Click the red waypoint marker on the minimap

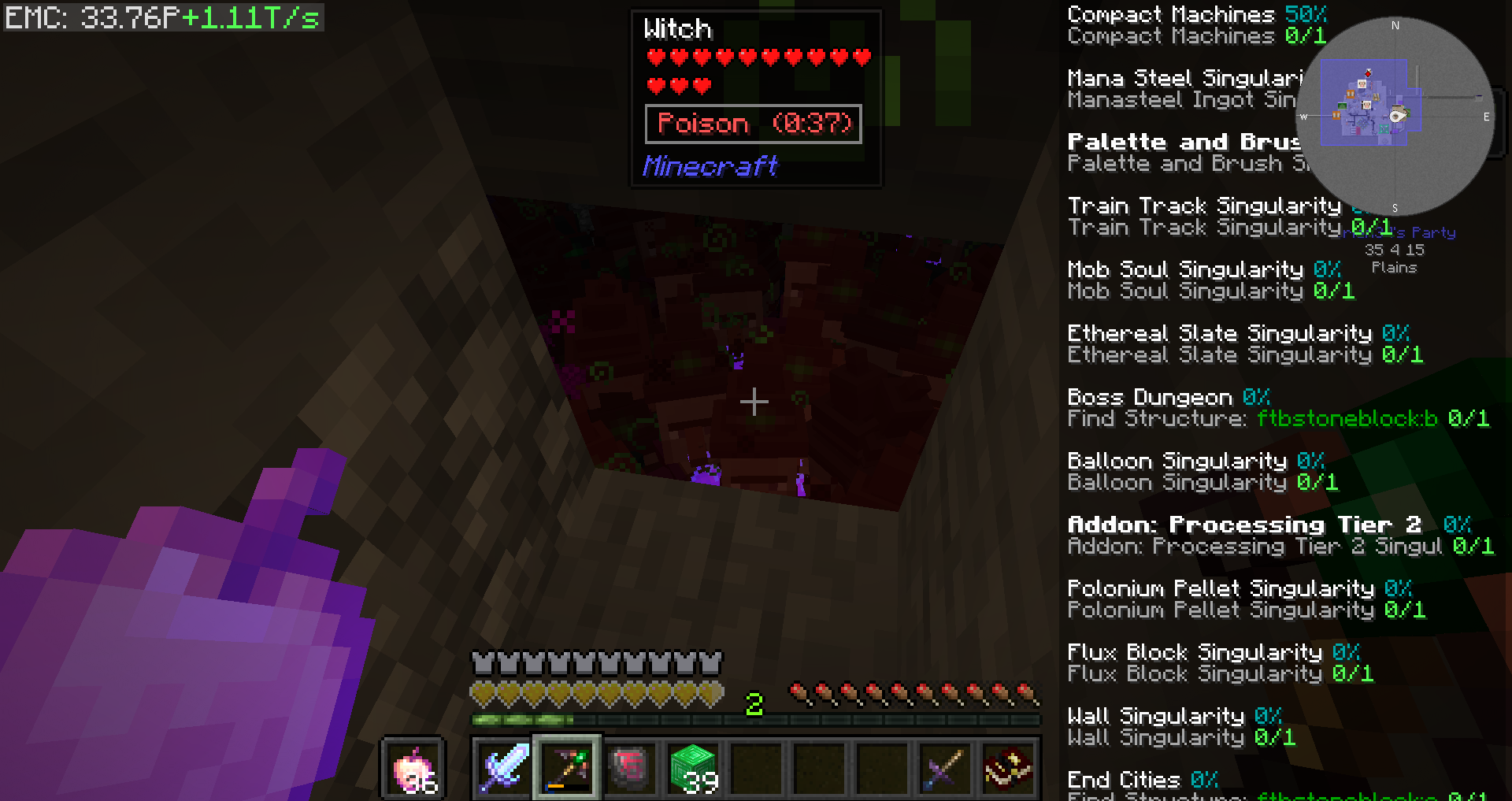click(1368, 74)
